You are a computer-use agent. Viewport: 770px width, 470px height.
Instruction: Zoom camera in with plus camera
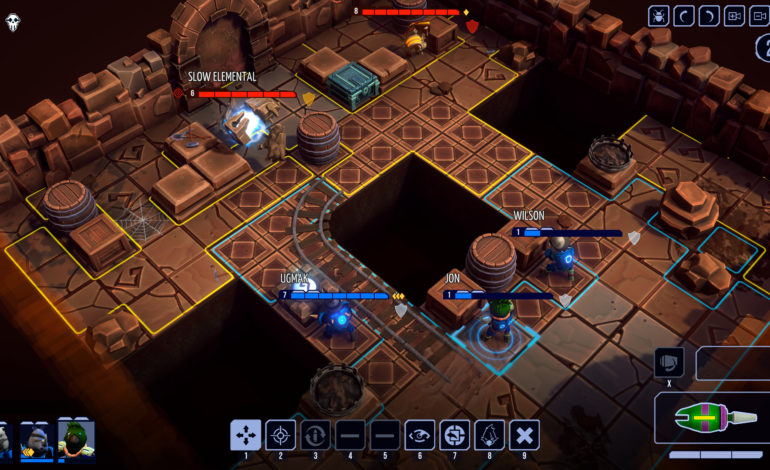[734, 15]
